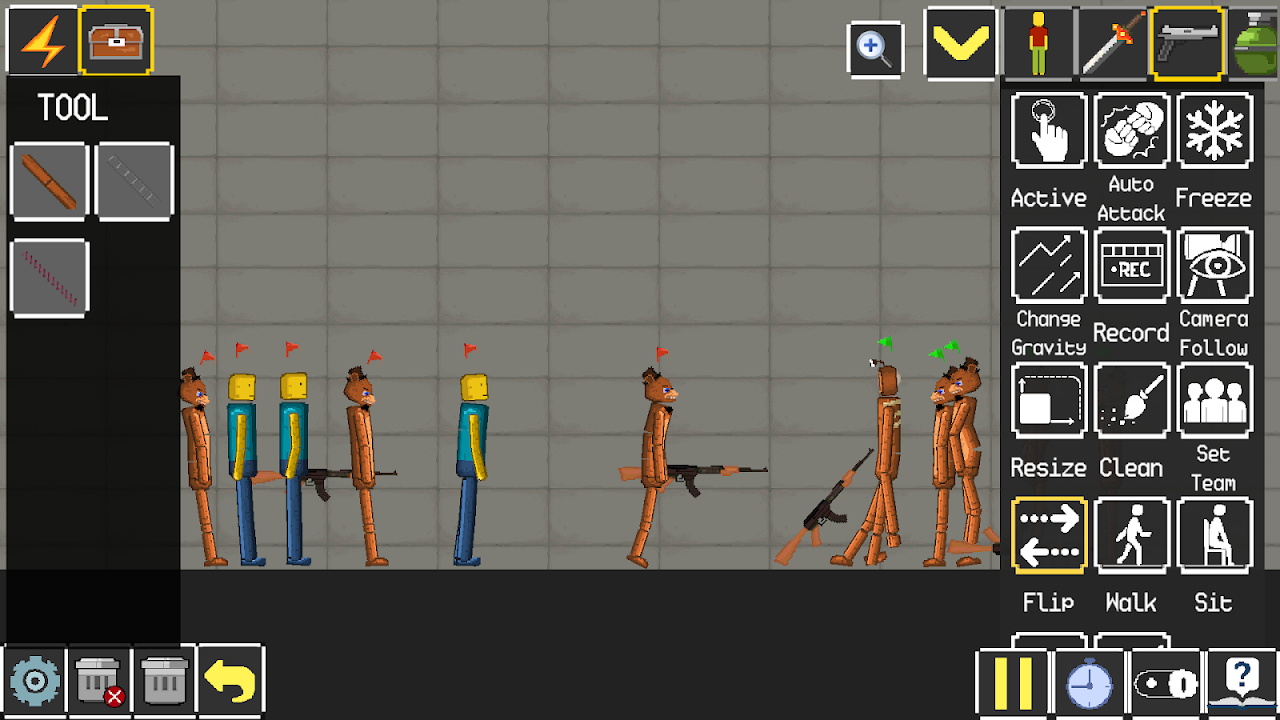Make a character Walk

click(1131, 534)
